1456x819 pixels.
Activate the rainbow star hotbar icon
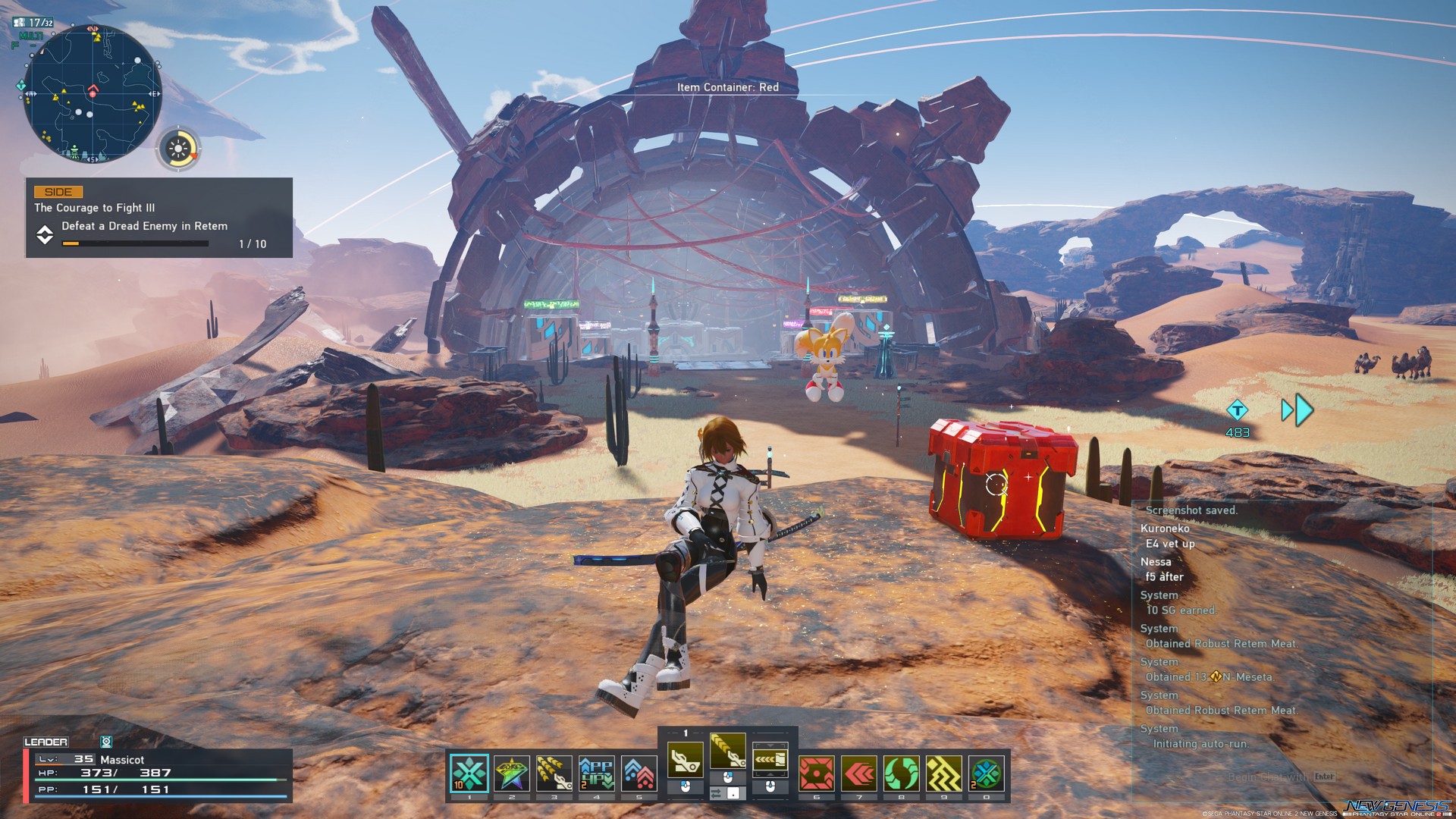pyautogui.click(x=512, y=773)
